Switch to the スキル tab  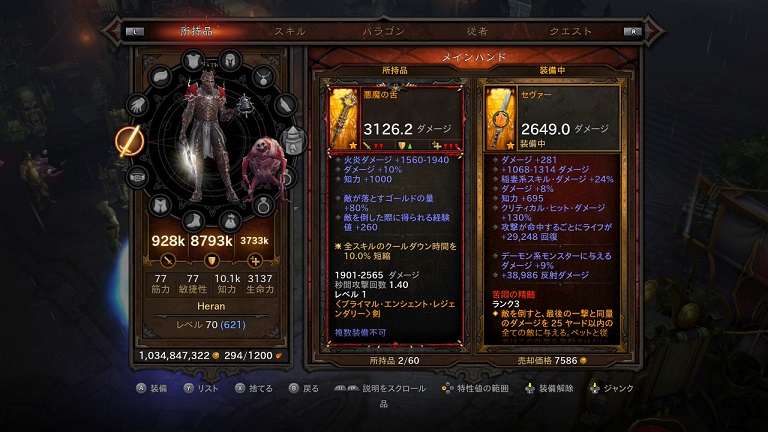pos(289,31)
